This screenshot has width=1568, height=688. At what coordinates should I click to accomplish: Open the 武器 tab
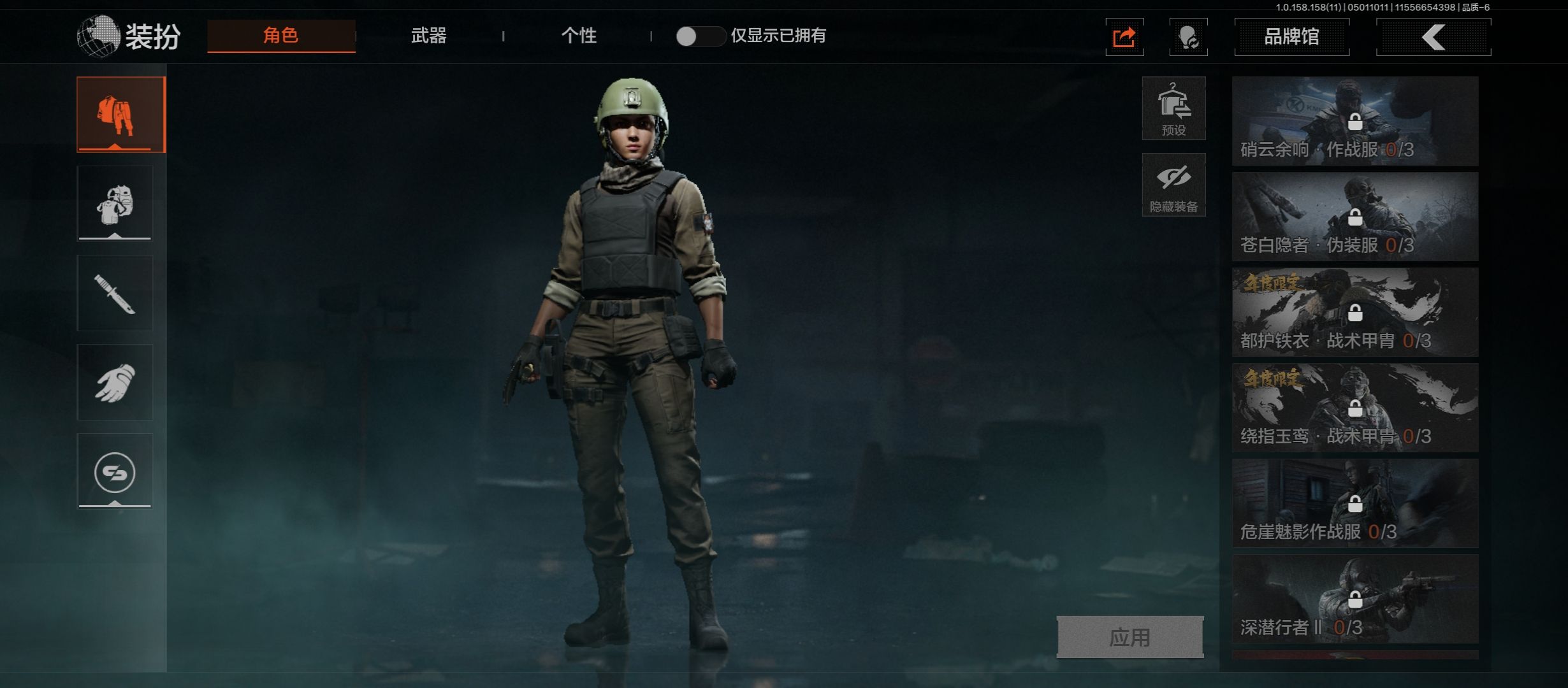coord(428,36)
